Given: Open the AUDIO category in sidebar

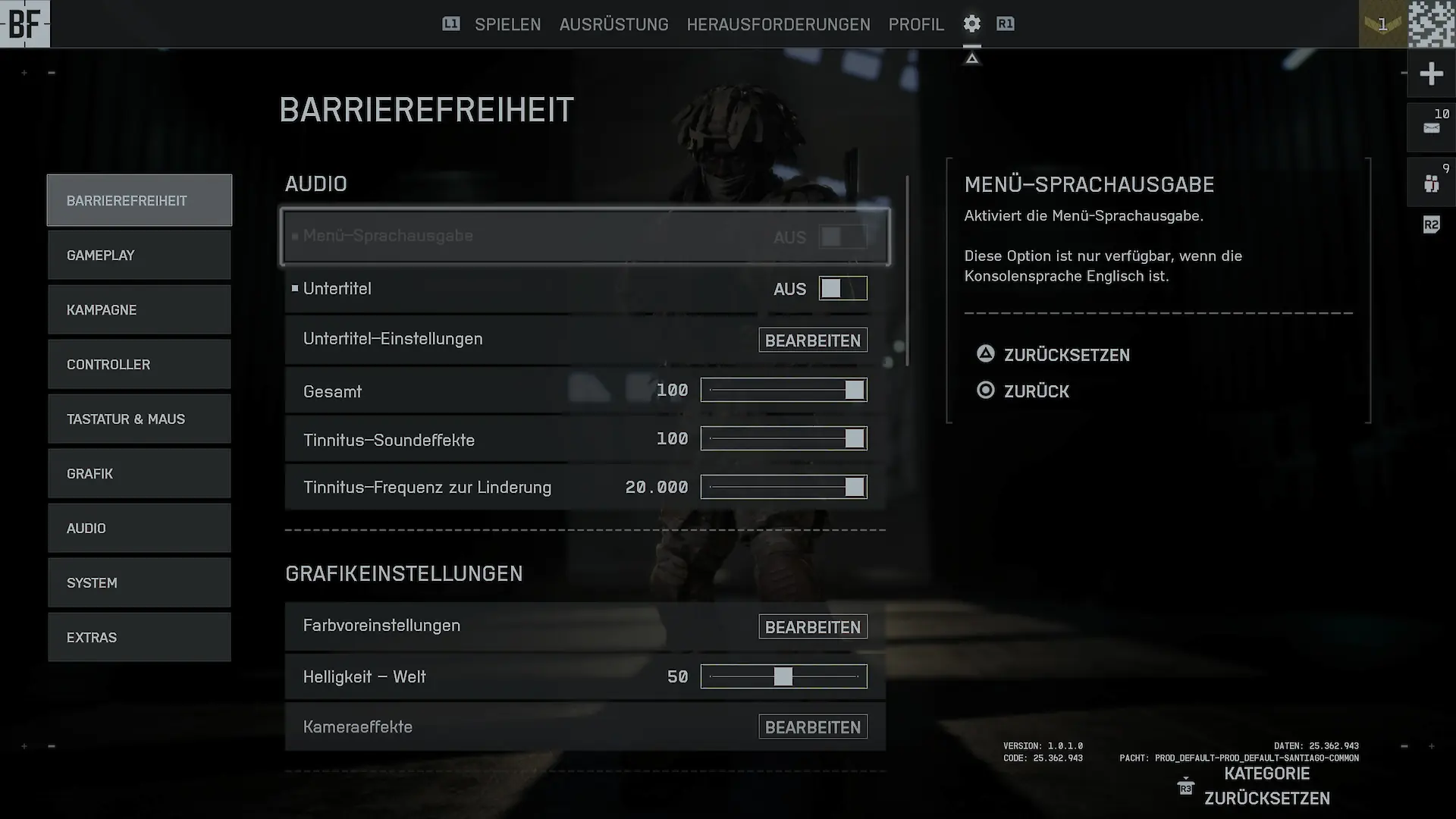Looking at the screenshot, I should (140, 529).
